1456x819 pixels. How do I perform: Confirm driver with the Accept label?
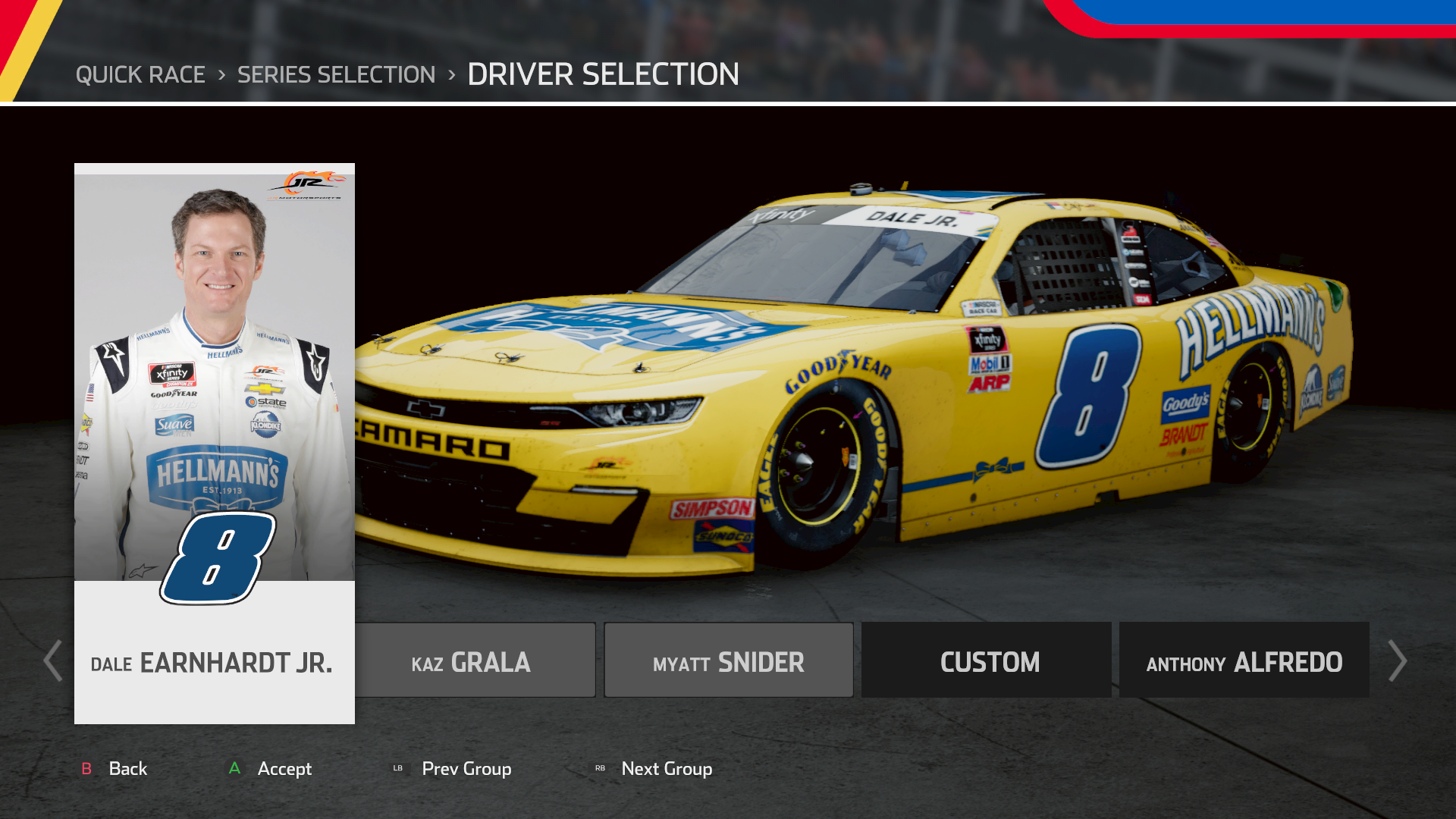284,769
